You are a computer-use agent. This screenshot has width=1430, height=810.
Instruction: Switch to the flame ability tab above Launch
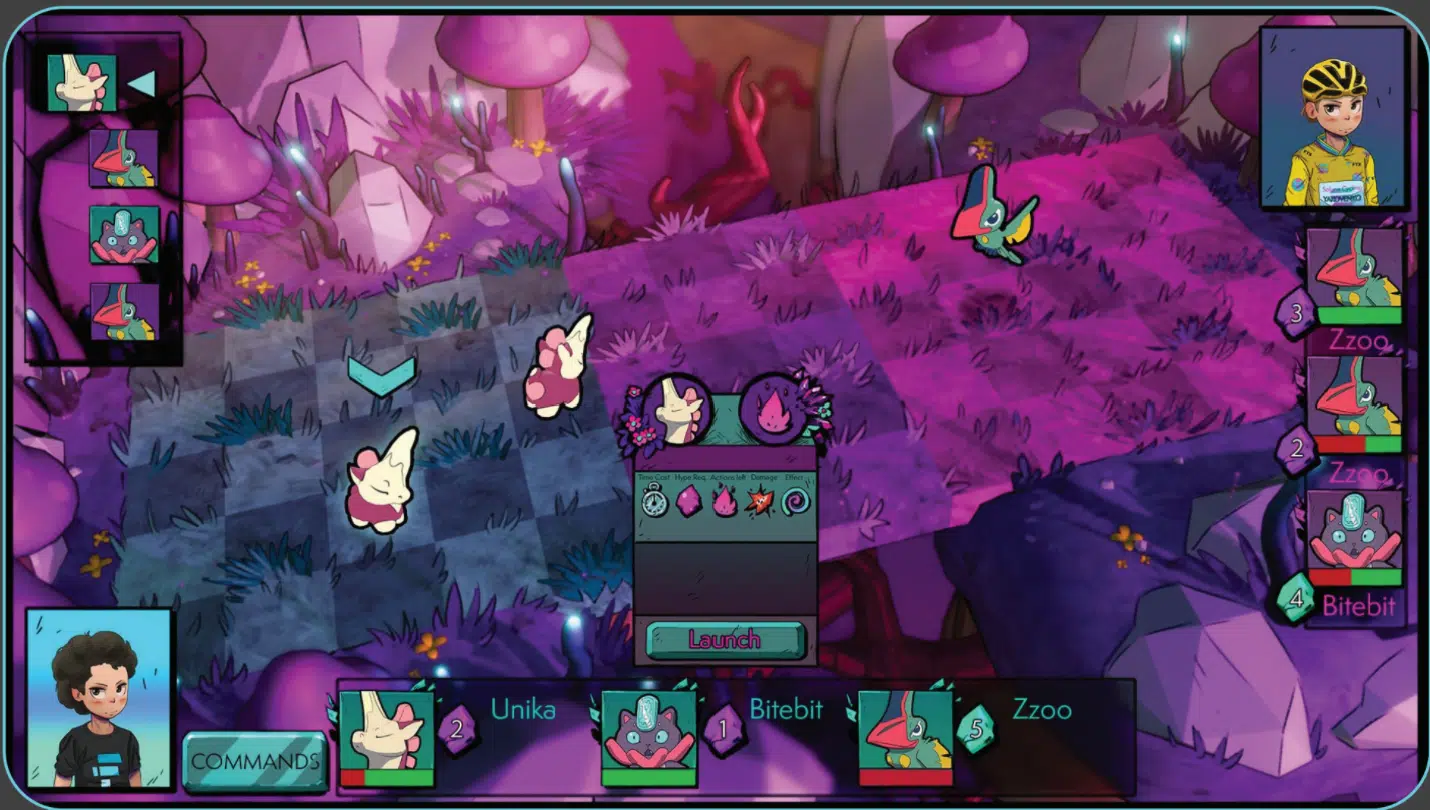click(773, 409)
